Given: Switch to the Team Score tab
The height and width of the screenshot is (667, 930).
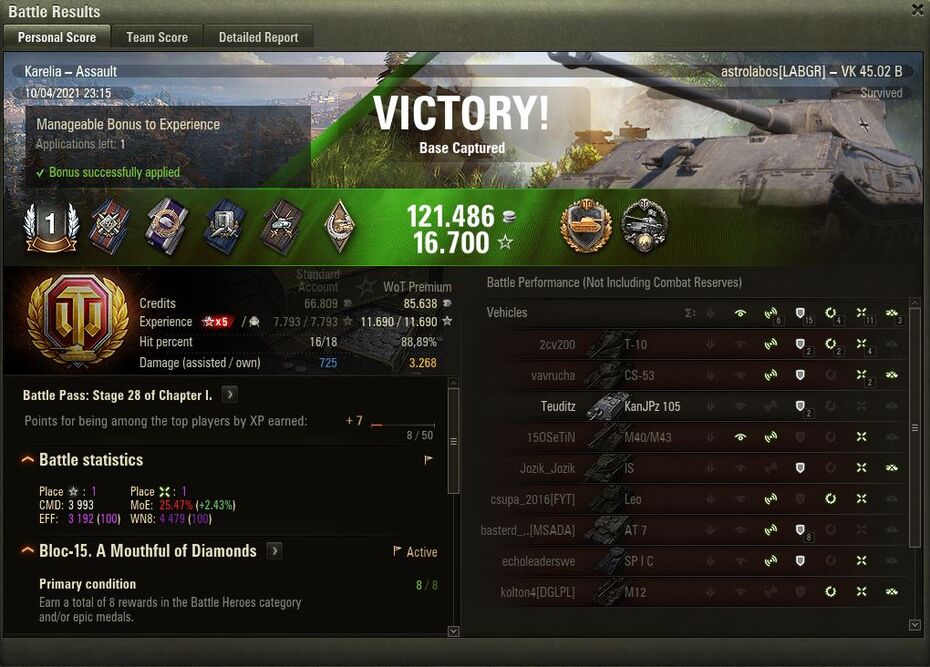Looking at the screenshot, I should [156, 37].
